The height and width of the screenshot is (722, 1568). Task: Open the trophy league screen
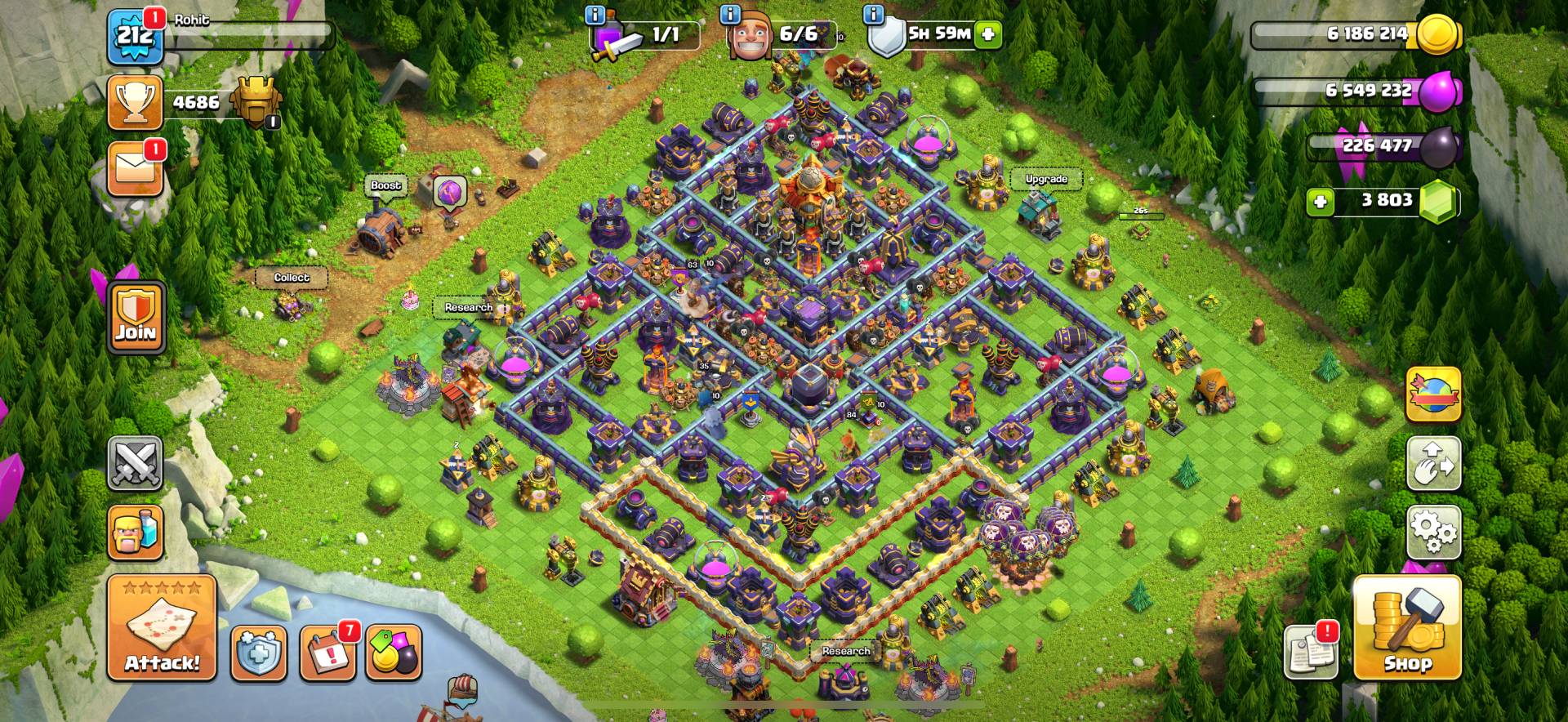pyautogui.click(x=137, y=103)
